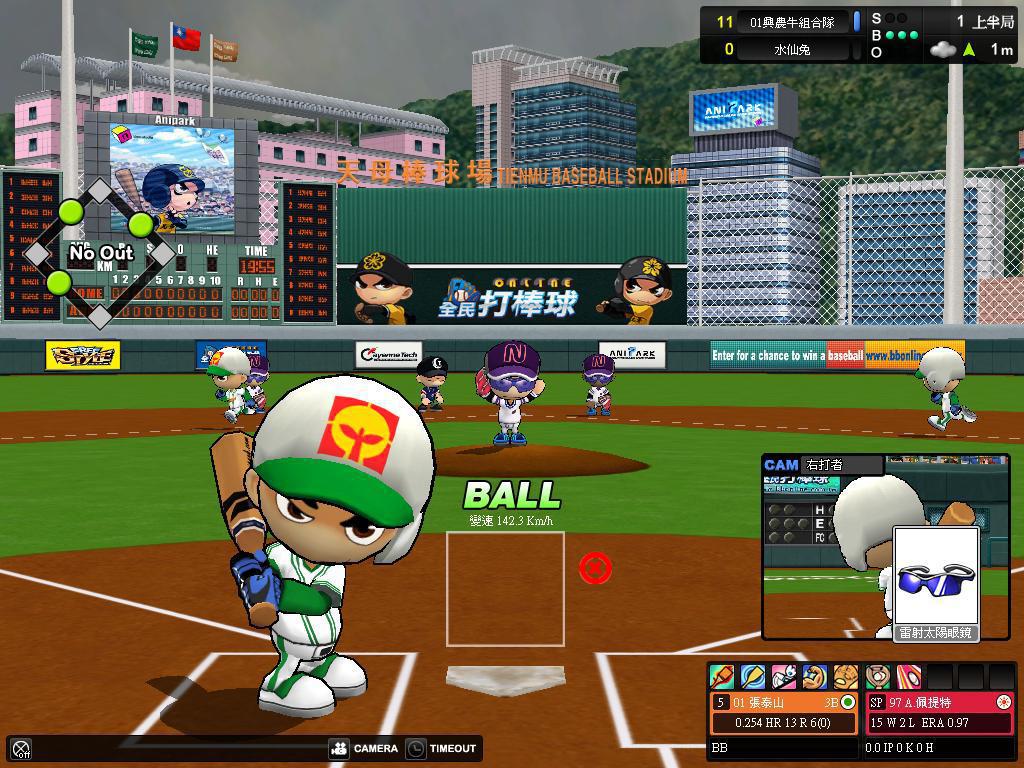1024x768 pixels.
Task: Select pitcher A.佩提特 info panel
Action: click(939, 712)
